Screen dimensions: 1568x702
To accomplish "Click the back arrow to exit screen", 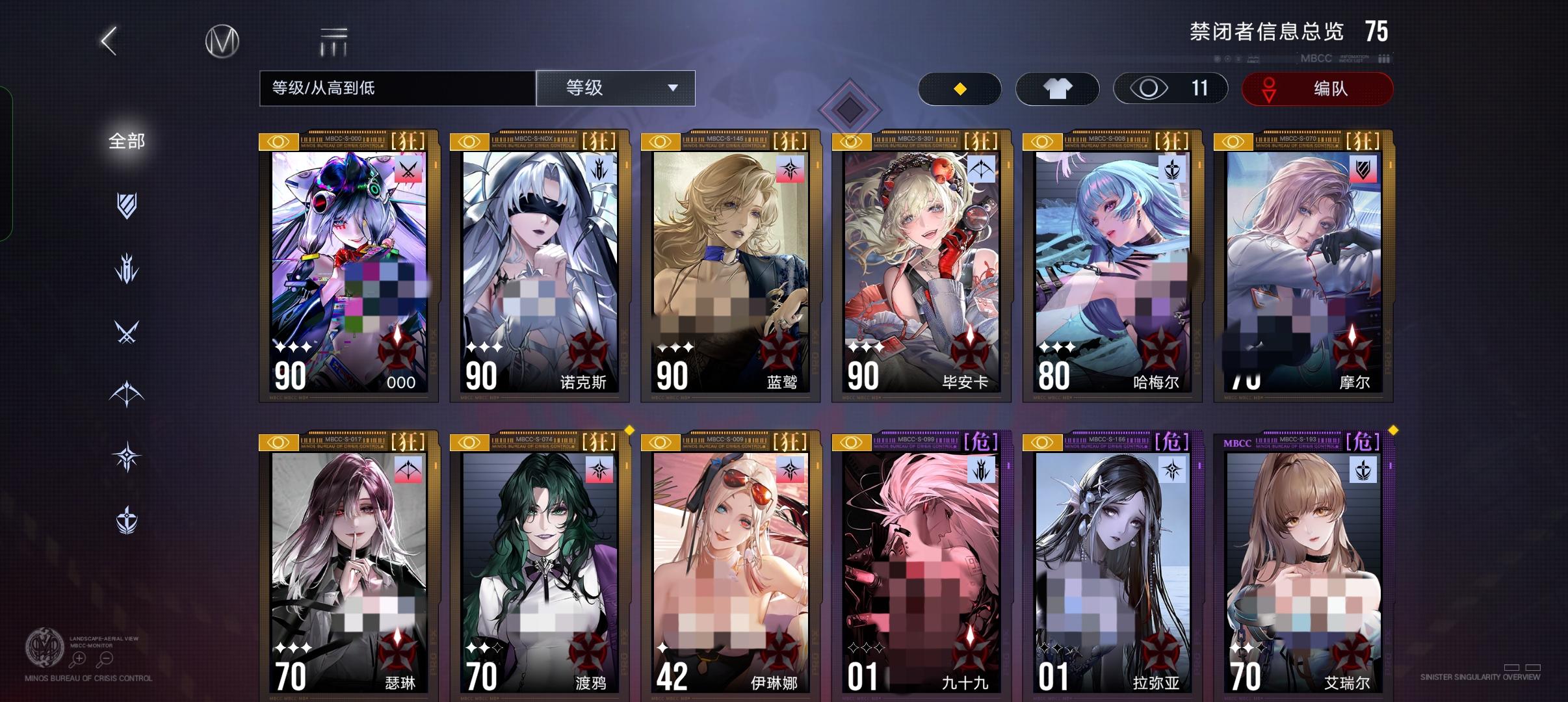I will point(107,40).
